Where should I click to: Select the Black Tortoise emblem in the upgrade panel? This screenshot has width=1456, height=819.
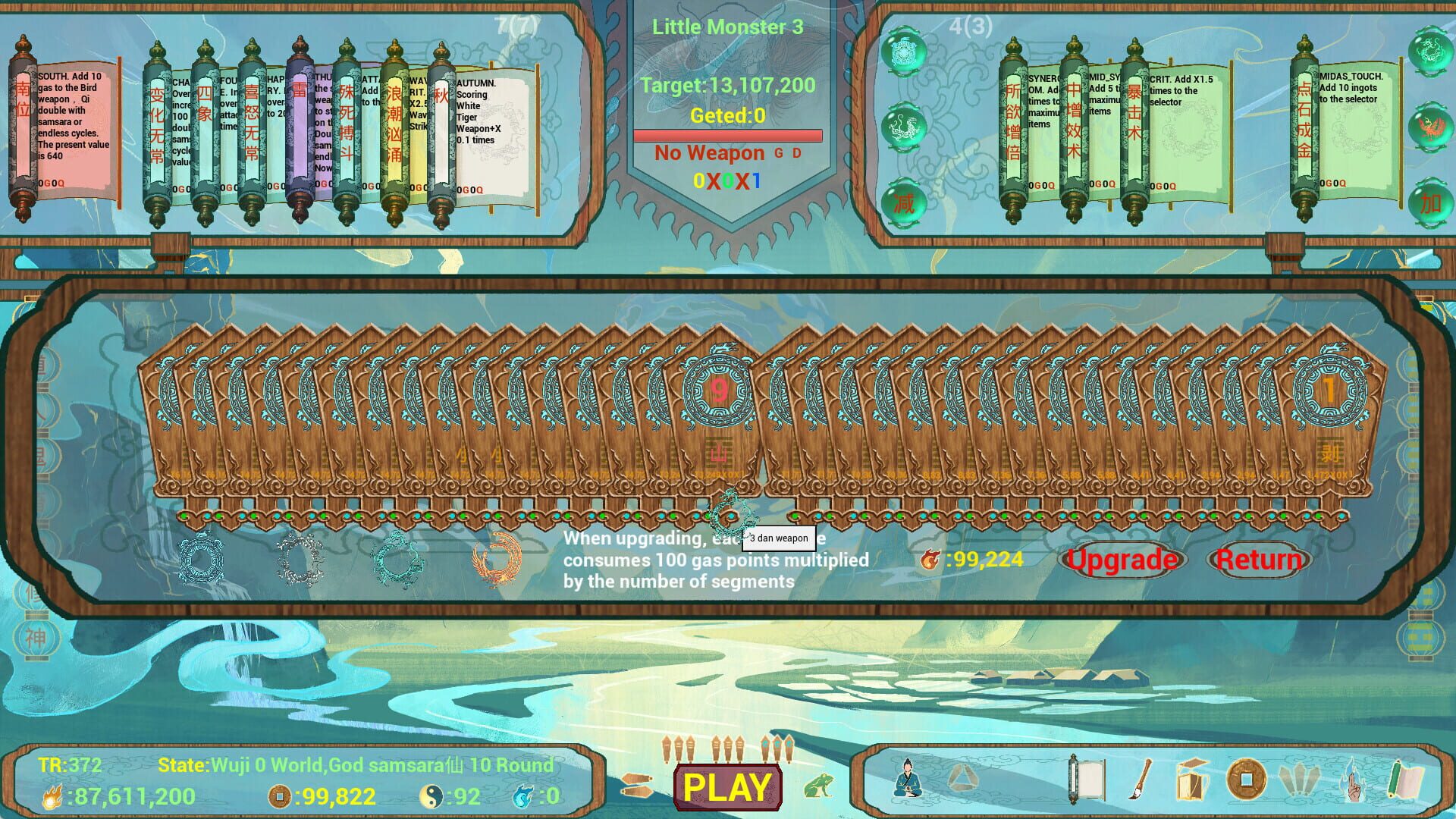pyautogui.click(x=201, y=561)
